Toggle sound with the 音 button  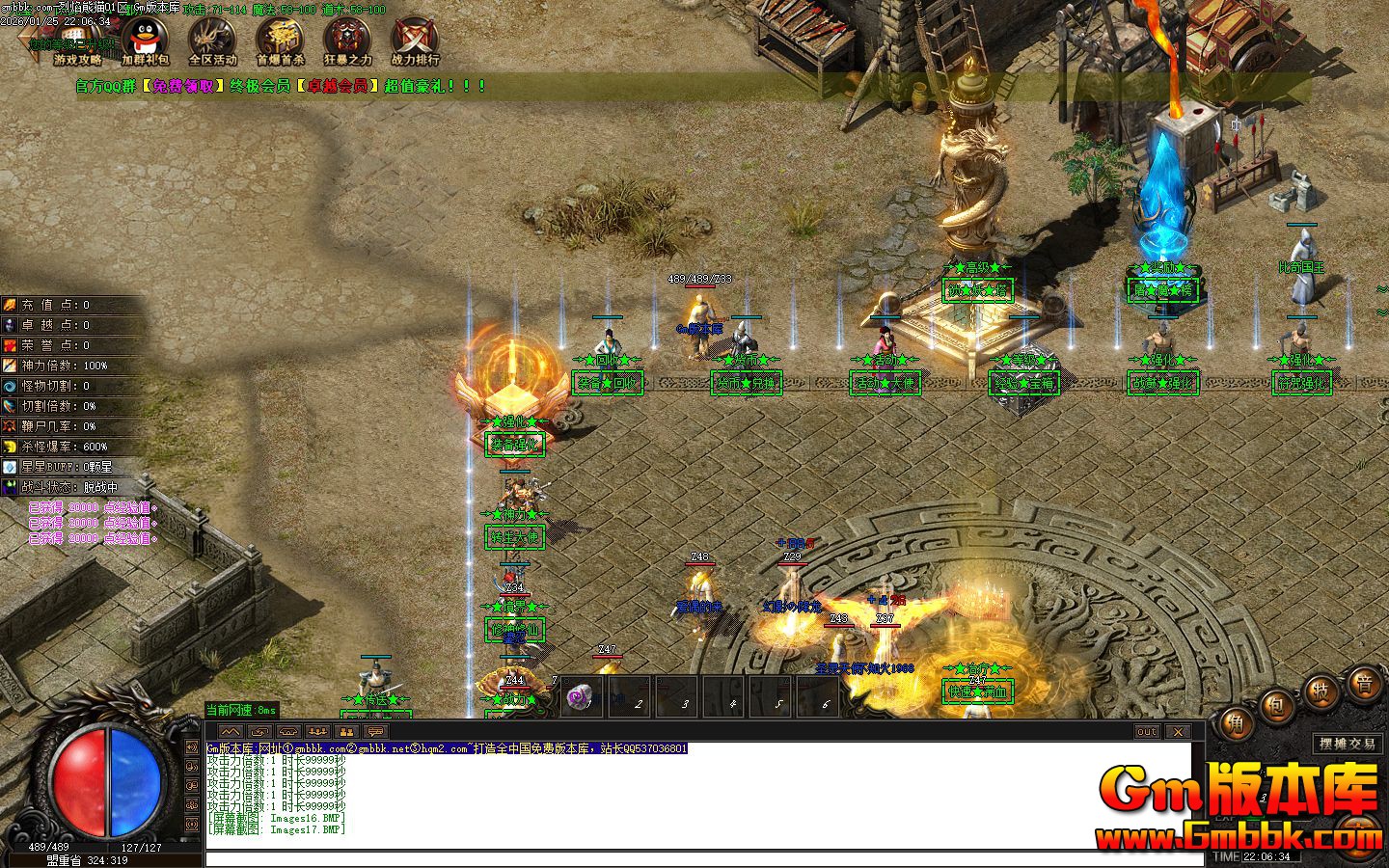[1364, 687]
